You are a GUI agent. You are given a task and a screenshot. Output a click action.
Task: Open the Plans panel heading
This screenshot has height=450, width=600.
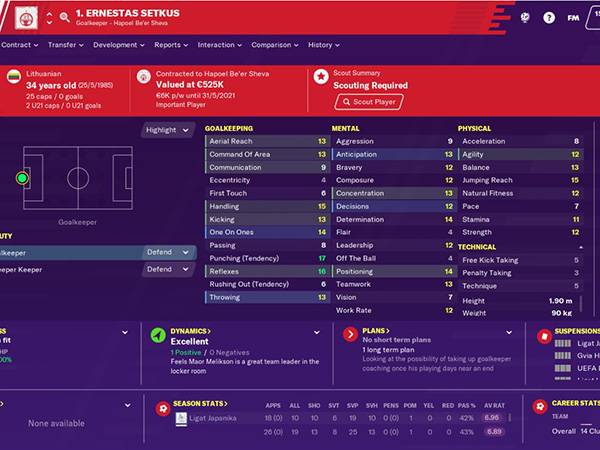tap(376, 330)
